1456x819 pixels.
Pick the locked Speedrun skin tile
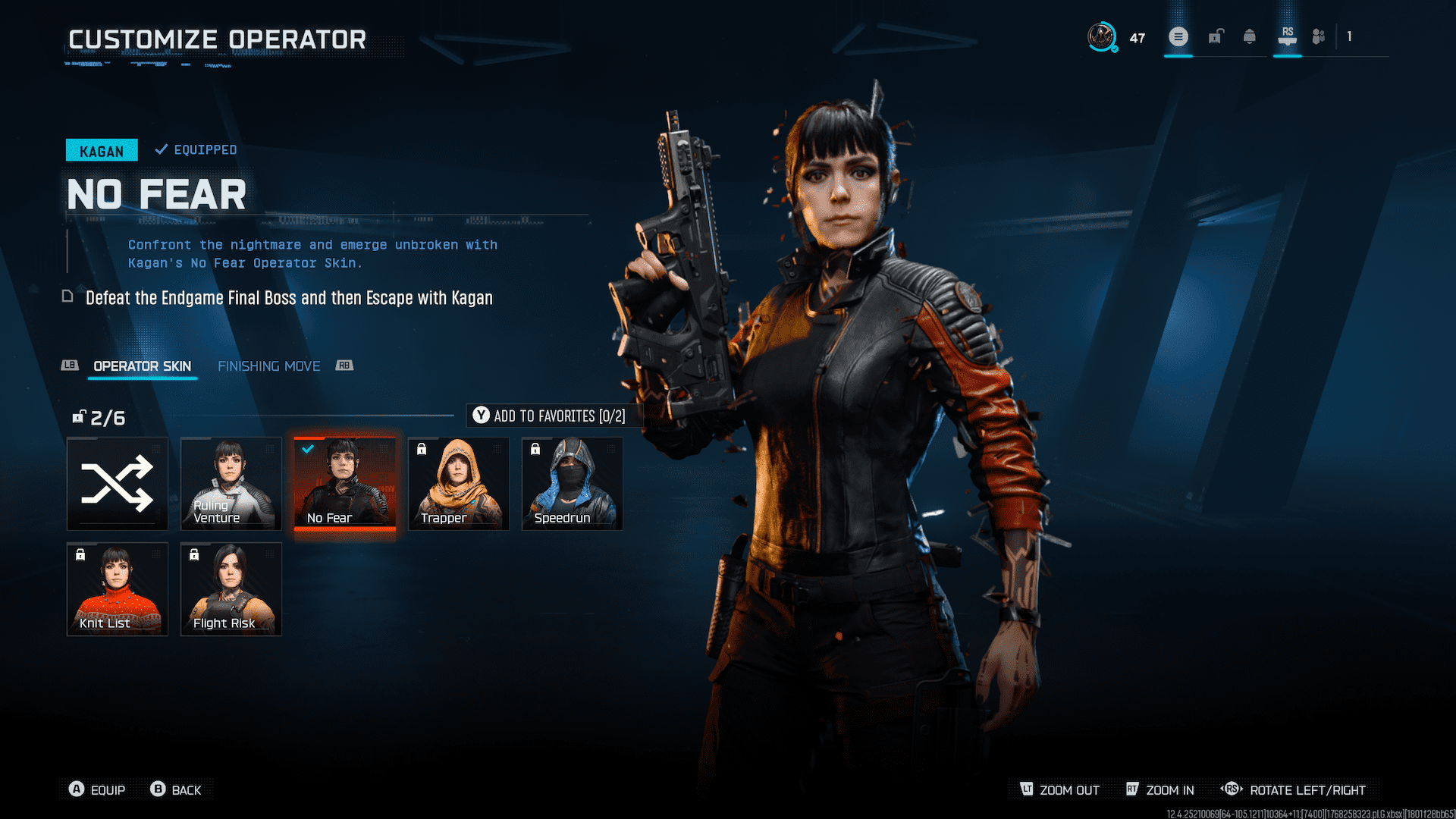coord(573,483)
